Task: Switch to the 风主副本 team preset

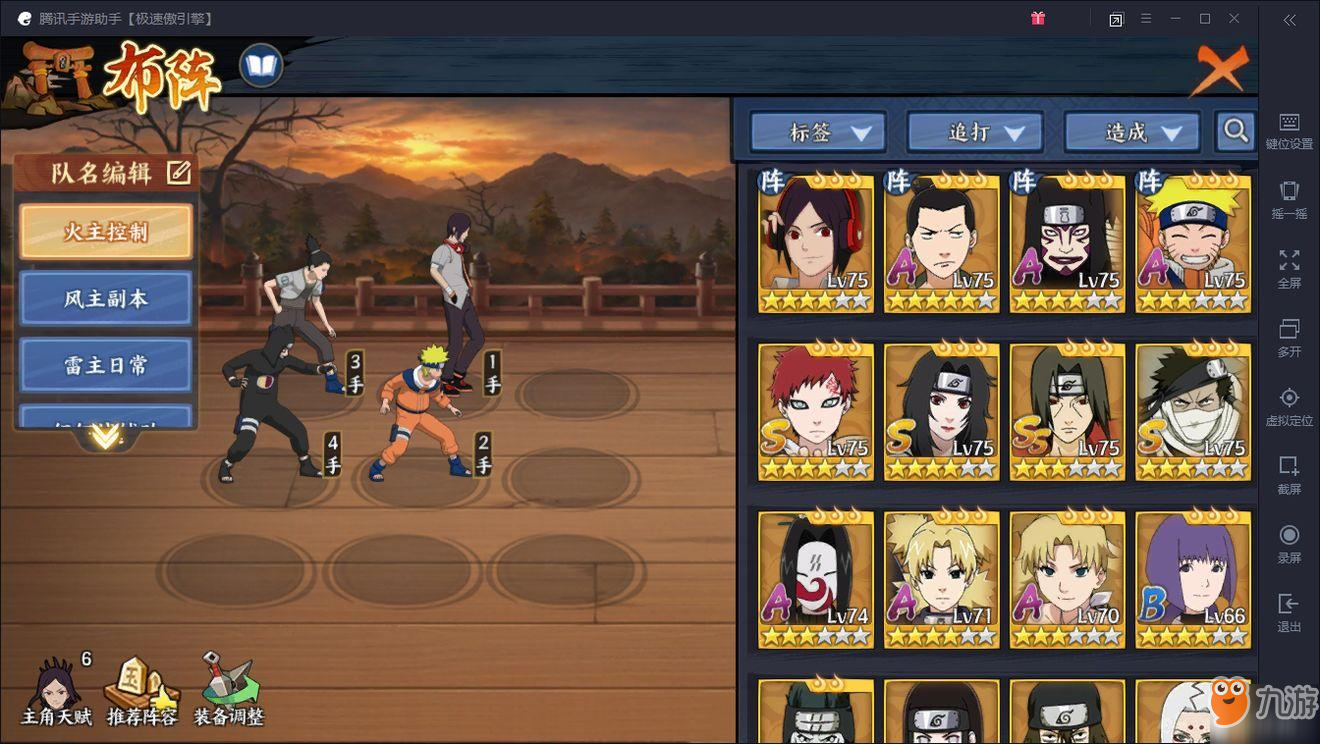Action: click(x=105, y=299)
